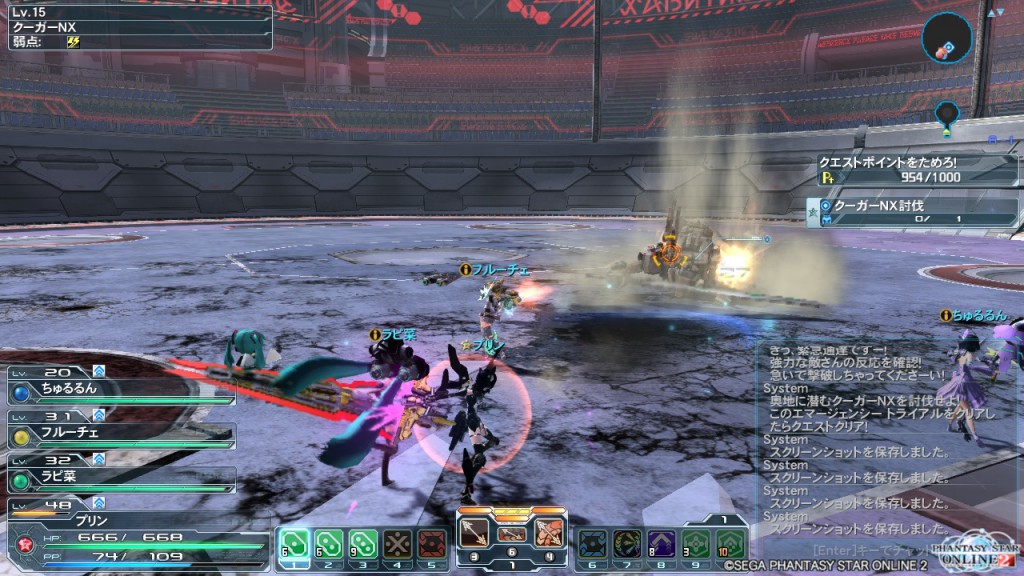Activate the blue skill icon in slot 6
The width and height of the screenshot is (1024, 576).
(x=593, y=544)
